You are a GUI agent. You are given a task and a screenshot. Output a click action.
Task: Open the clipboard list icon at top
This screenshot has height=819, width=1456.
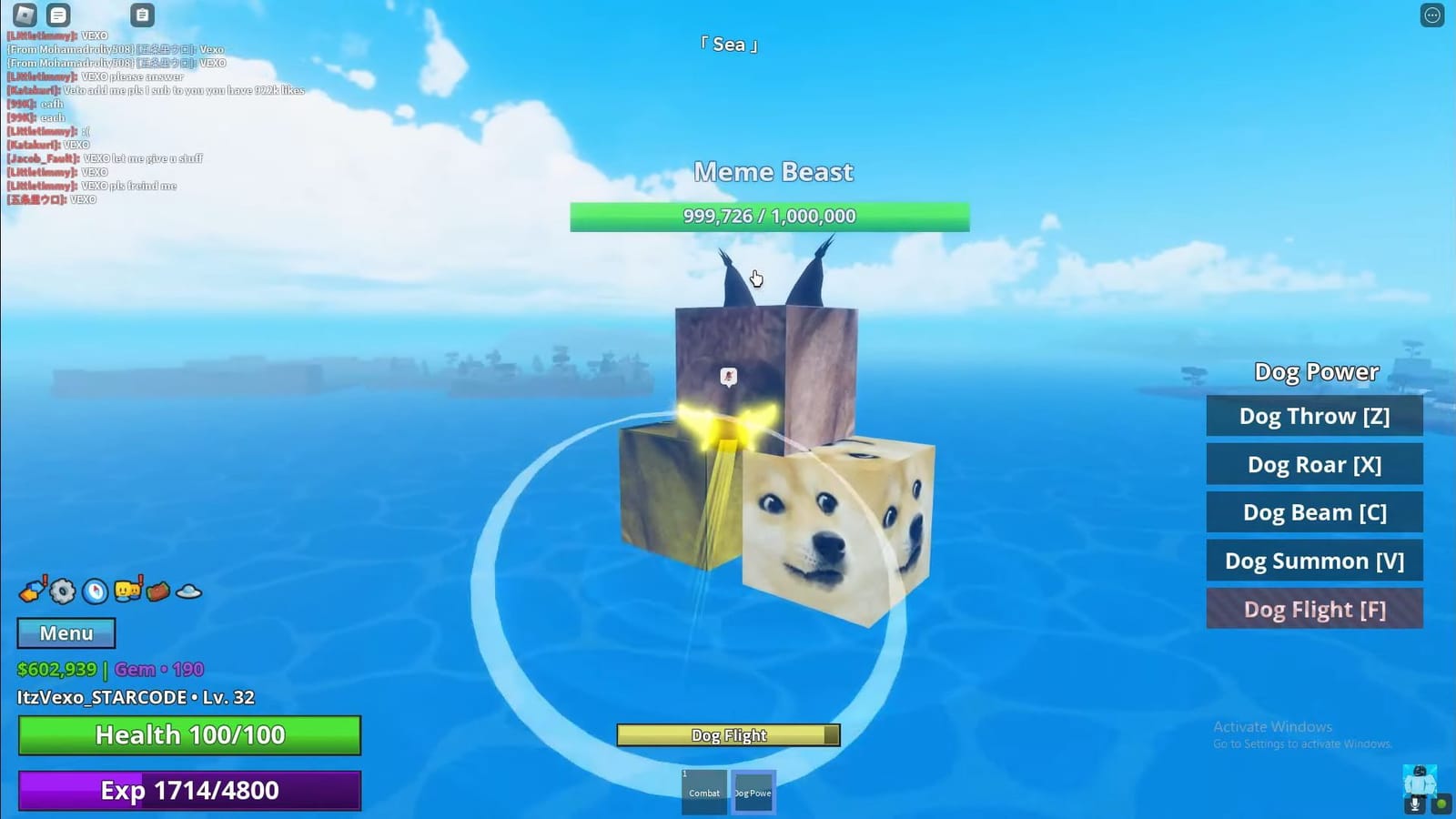(x=142, y=15)
